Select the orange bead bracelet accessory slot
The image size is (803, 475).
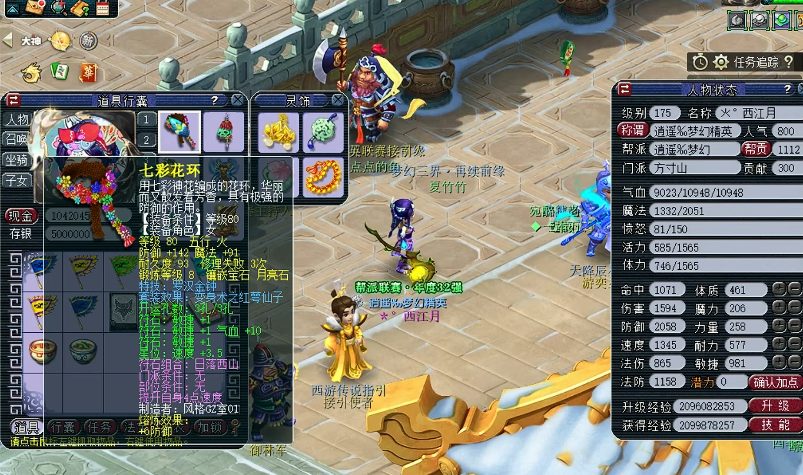click(x=320, y=176)
